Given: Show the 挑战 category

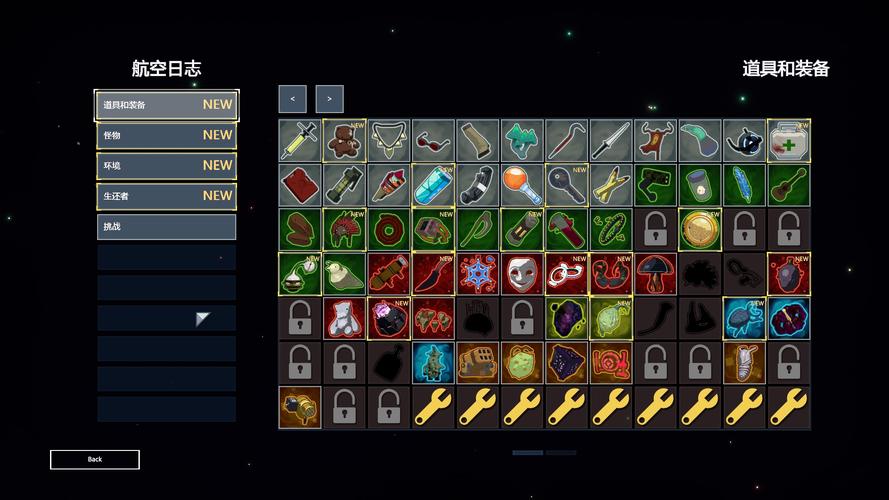Looking at the screenshot, I should click(166, 227).
